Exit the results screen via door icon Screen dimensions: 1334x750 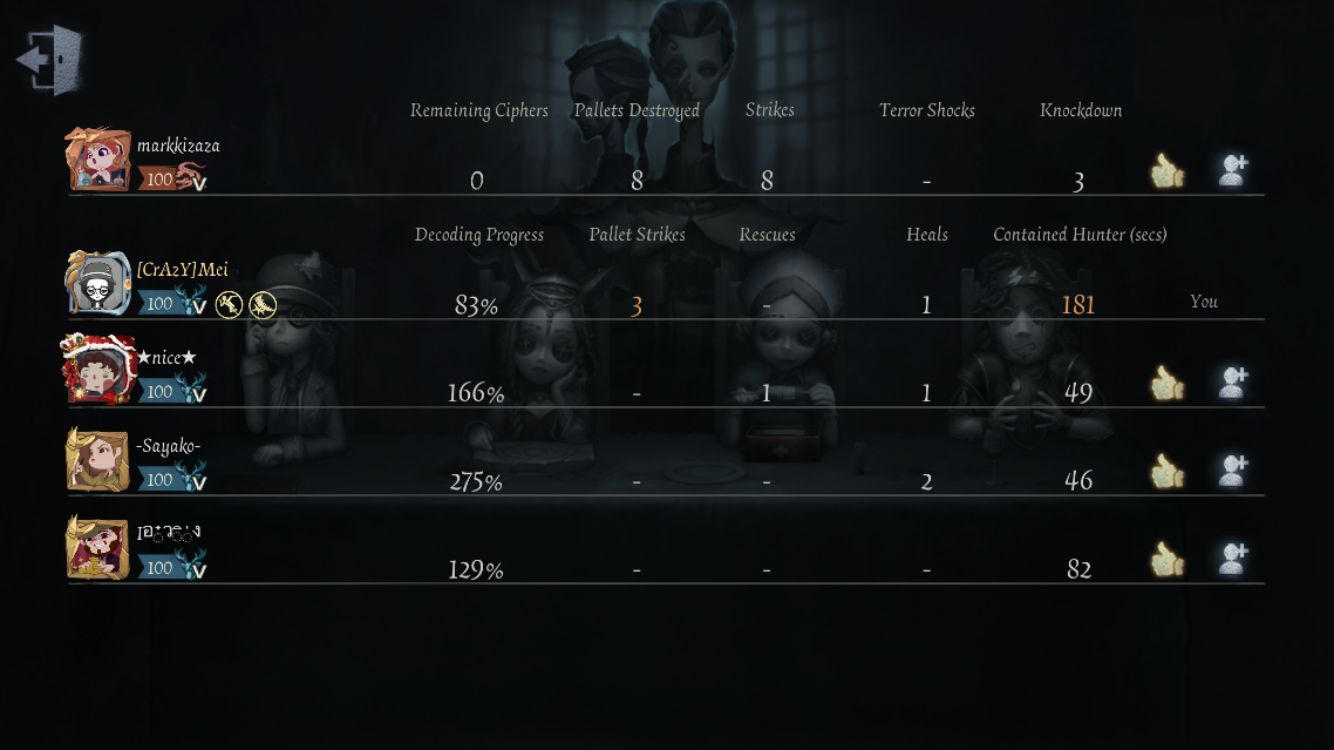point(52,60)
